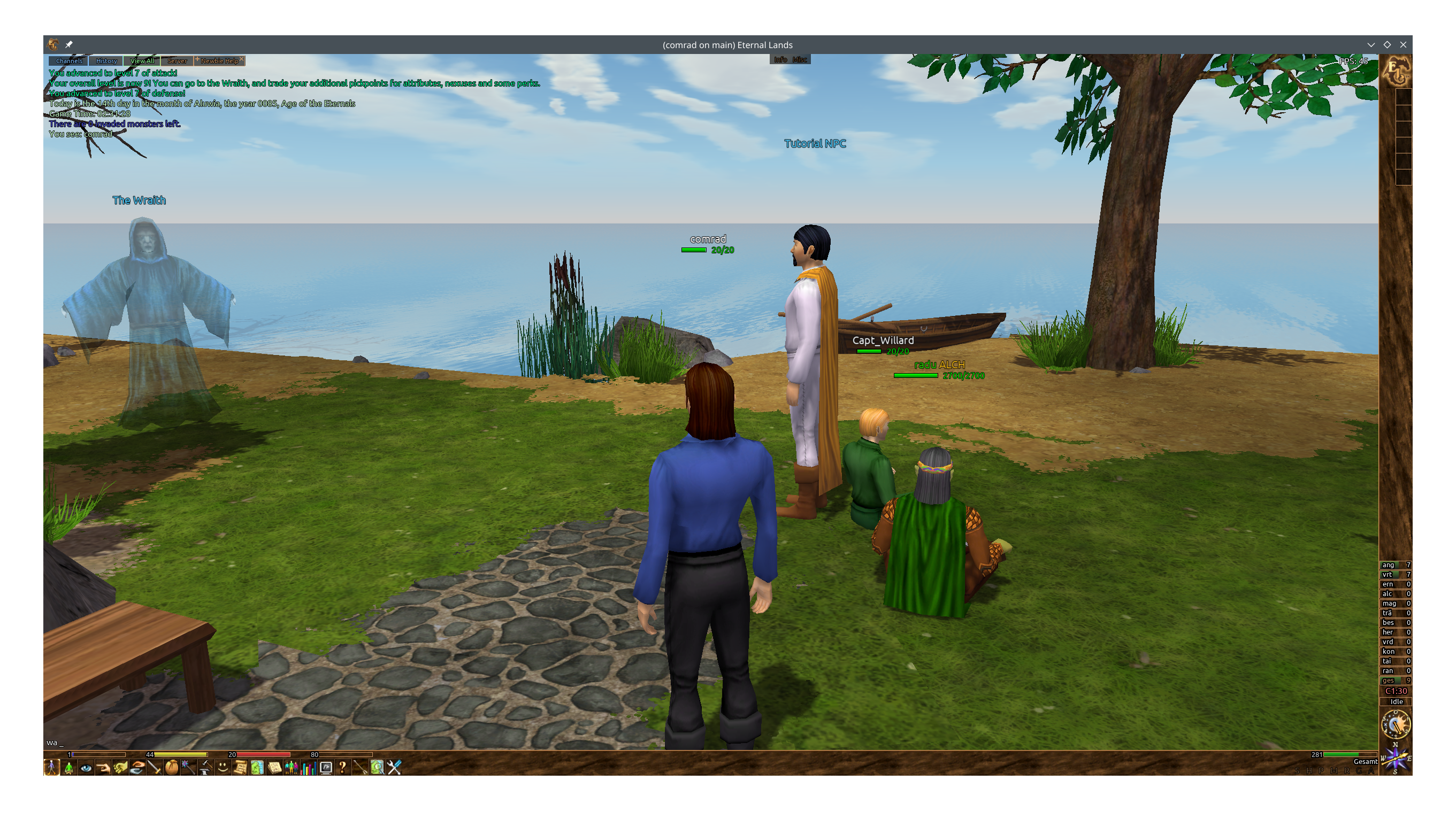
Task: Open the wrench and screwdriver options
Action: [x=394, y=768]
